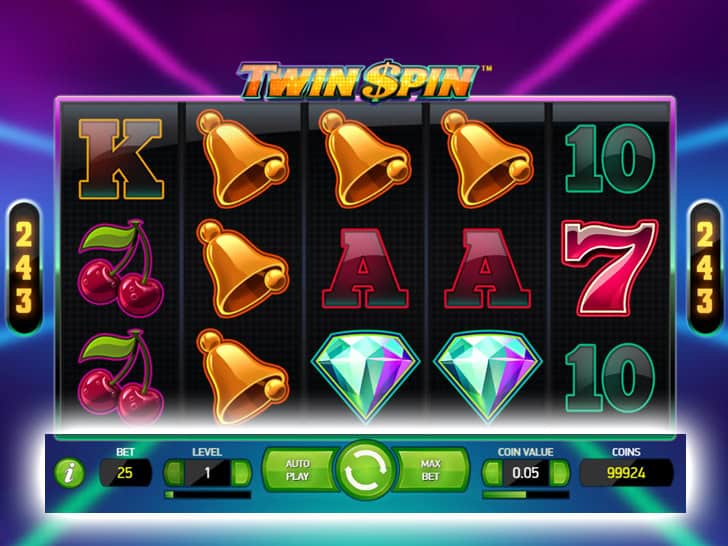Image resolution: width=728 pixels, height=546 pixels.
Task: Start Auto Play
Action: (x=297, y=470)
